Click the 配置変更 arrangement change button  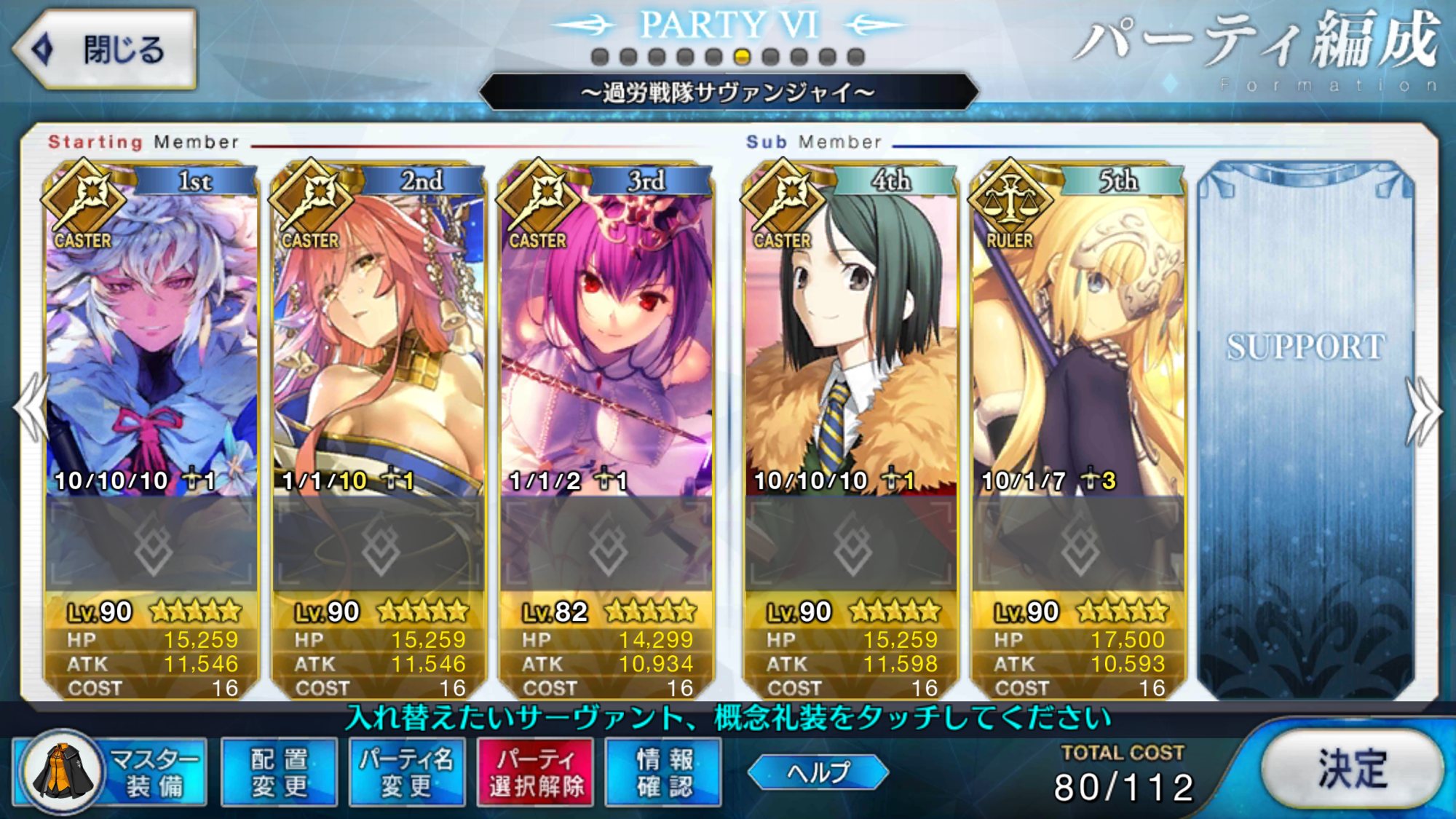click(x=279, y=772)
